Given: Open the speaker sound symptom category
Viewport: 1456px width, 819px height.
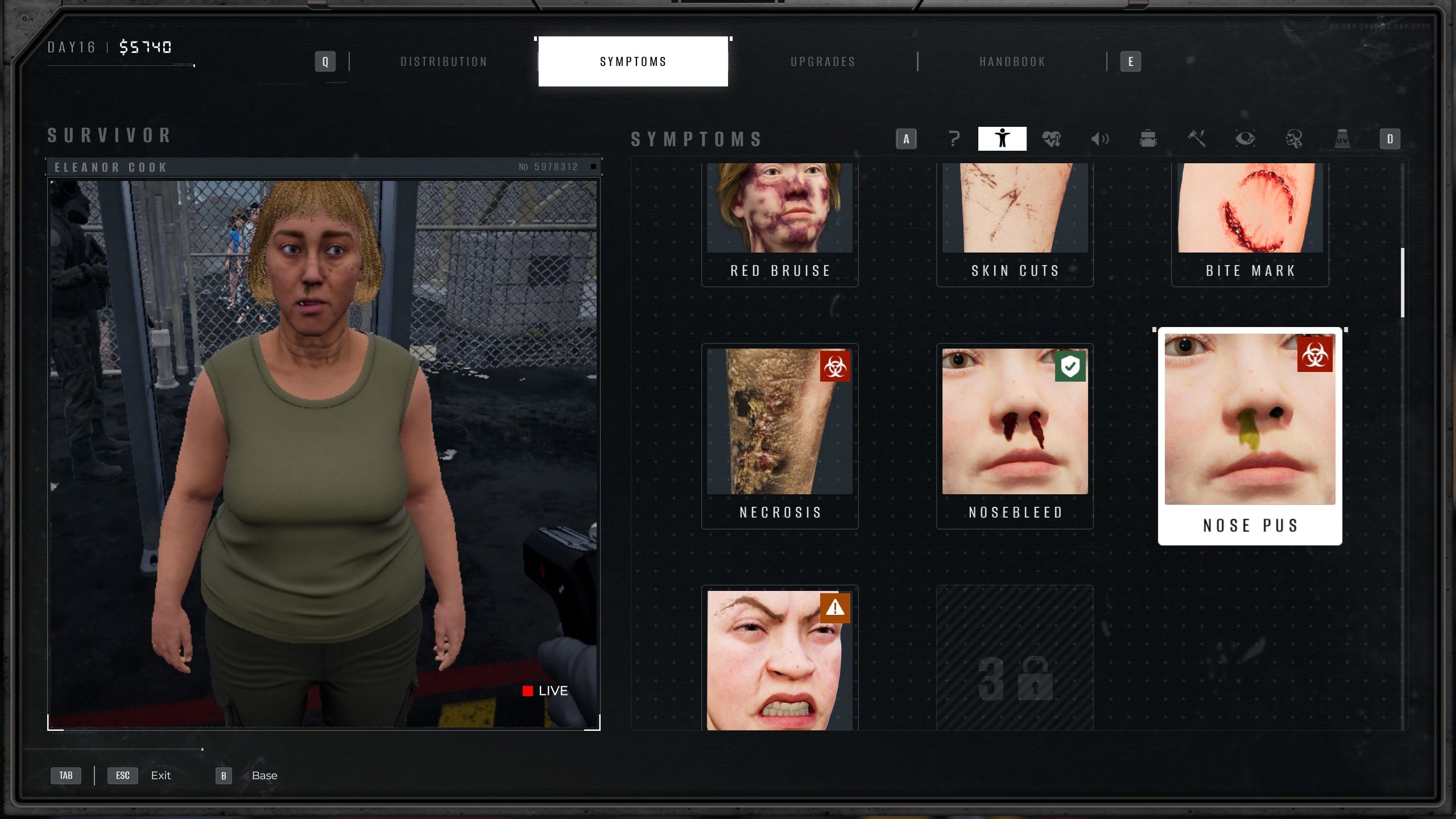Looking at the screenshot, I should (x=1099, y=139).
